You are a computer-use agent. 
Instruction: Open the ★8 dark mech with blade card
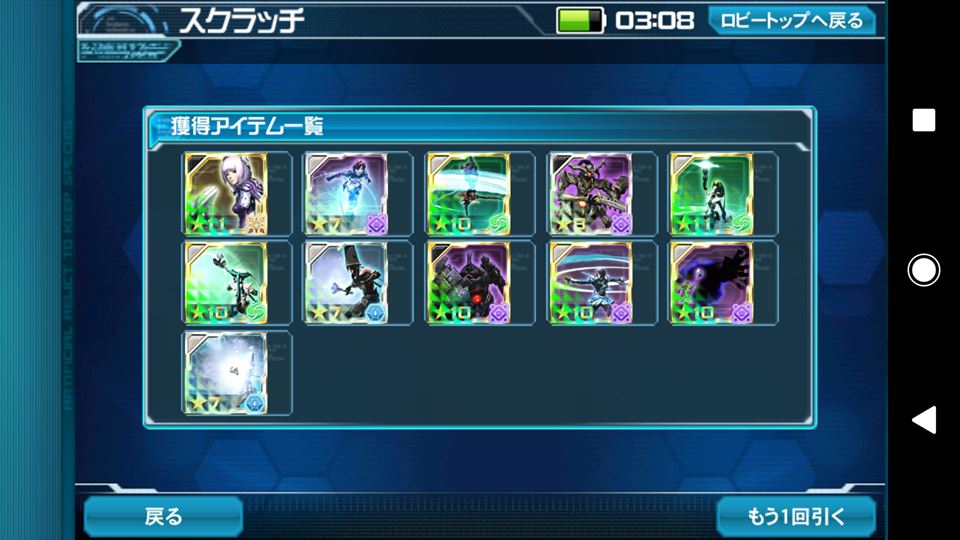[x=590, y=193]
